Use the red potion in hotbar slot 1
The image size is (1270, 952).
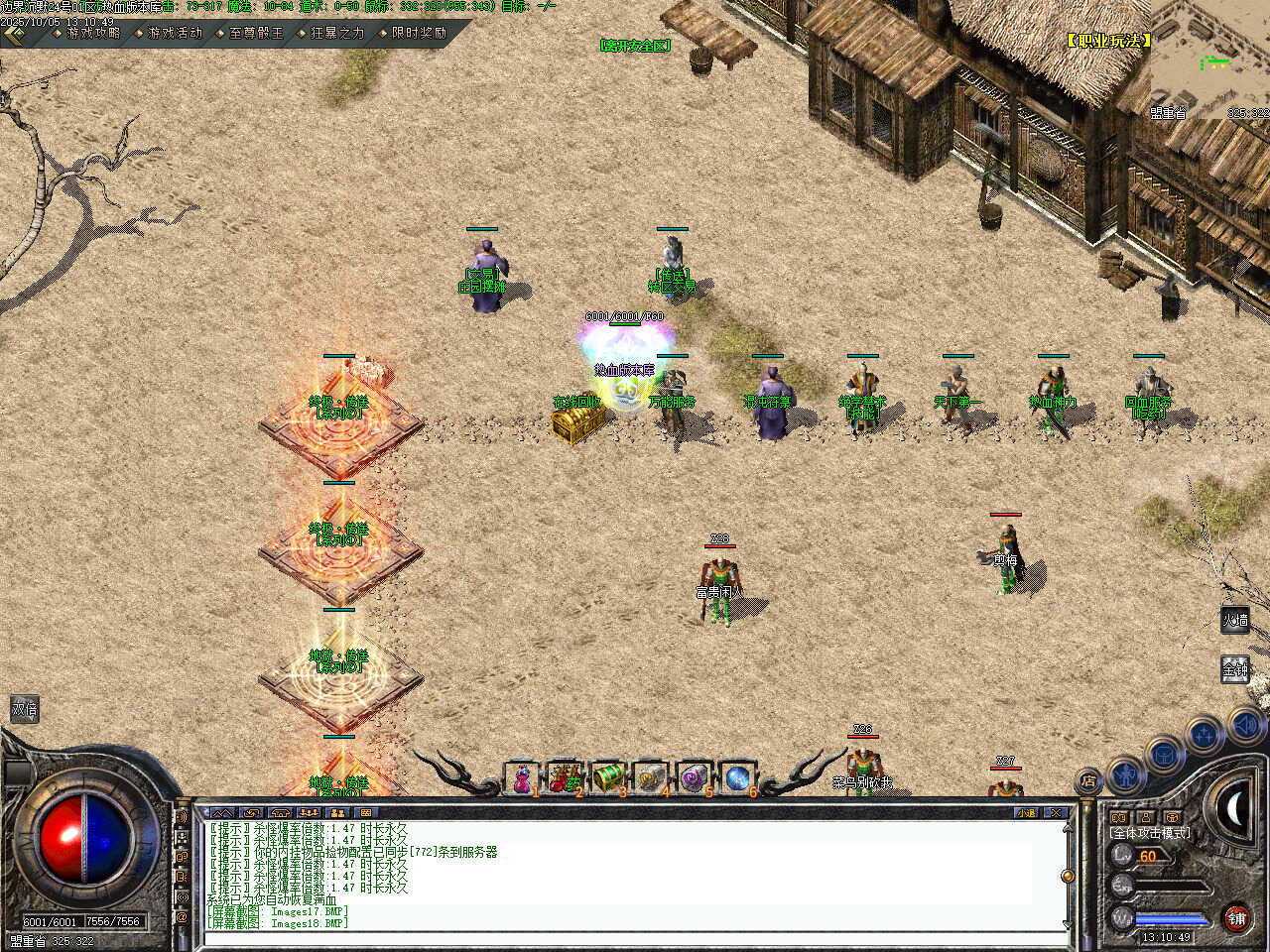pyautogui.click(x=522, y=778)
